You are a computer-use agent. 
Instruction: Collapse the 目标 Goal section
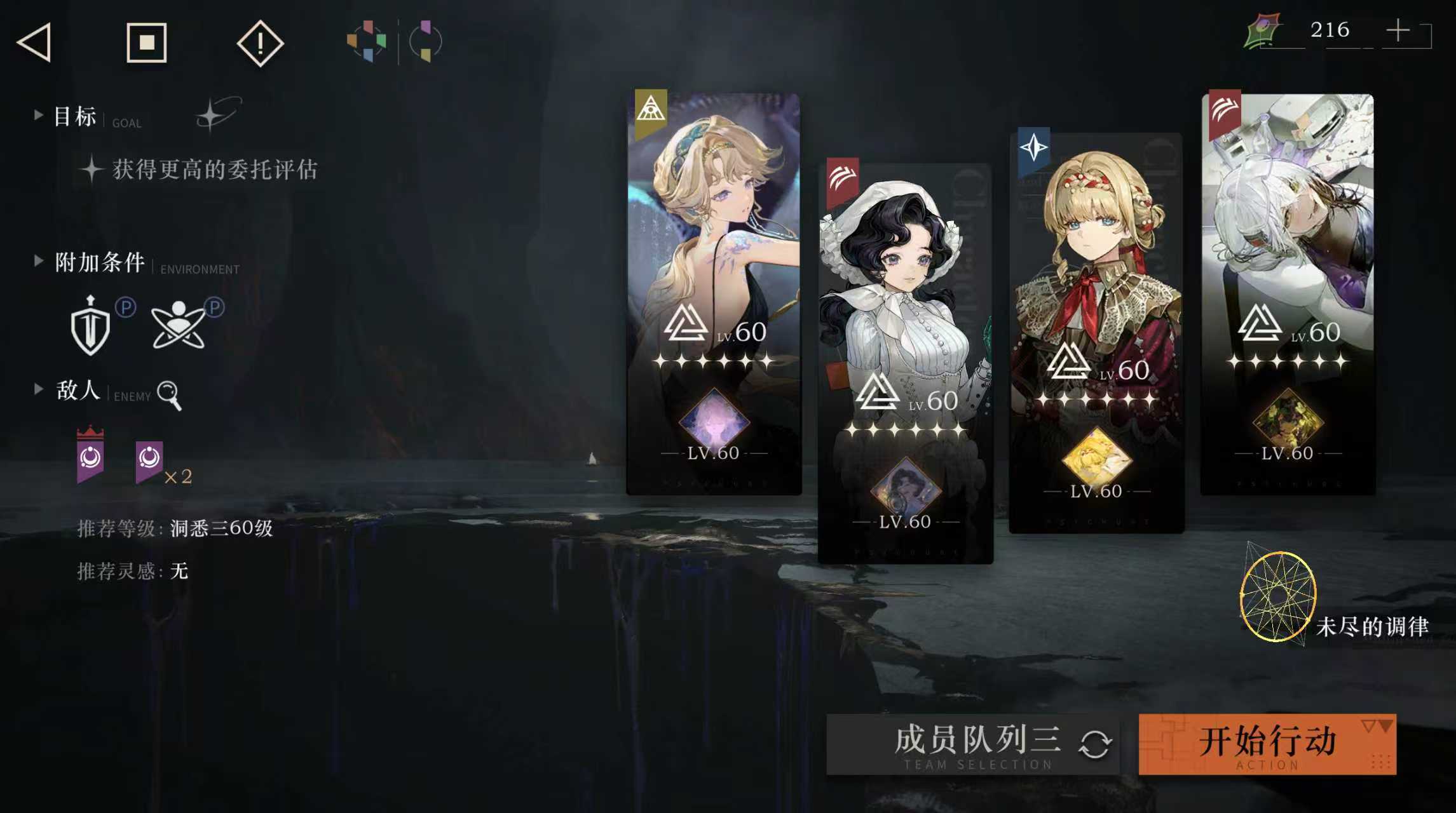pyautogui.click(x=39, y=115)
